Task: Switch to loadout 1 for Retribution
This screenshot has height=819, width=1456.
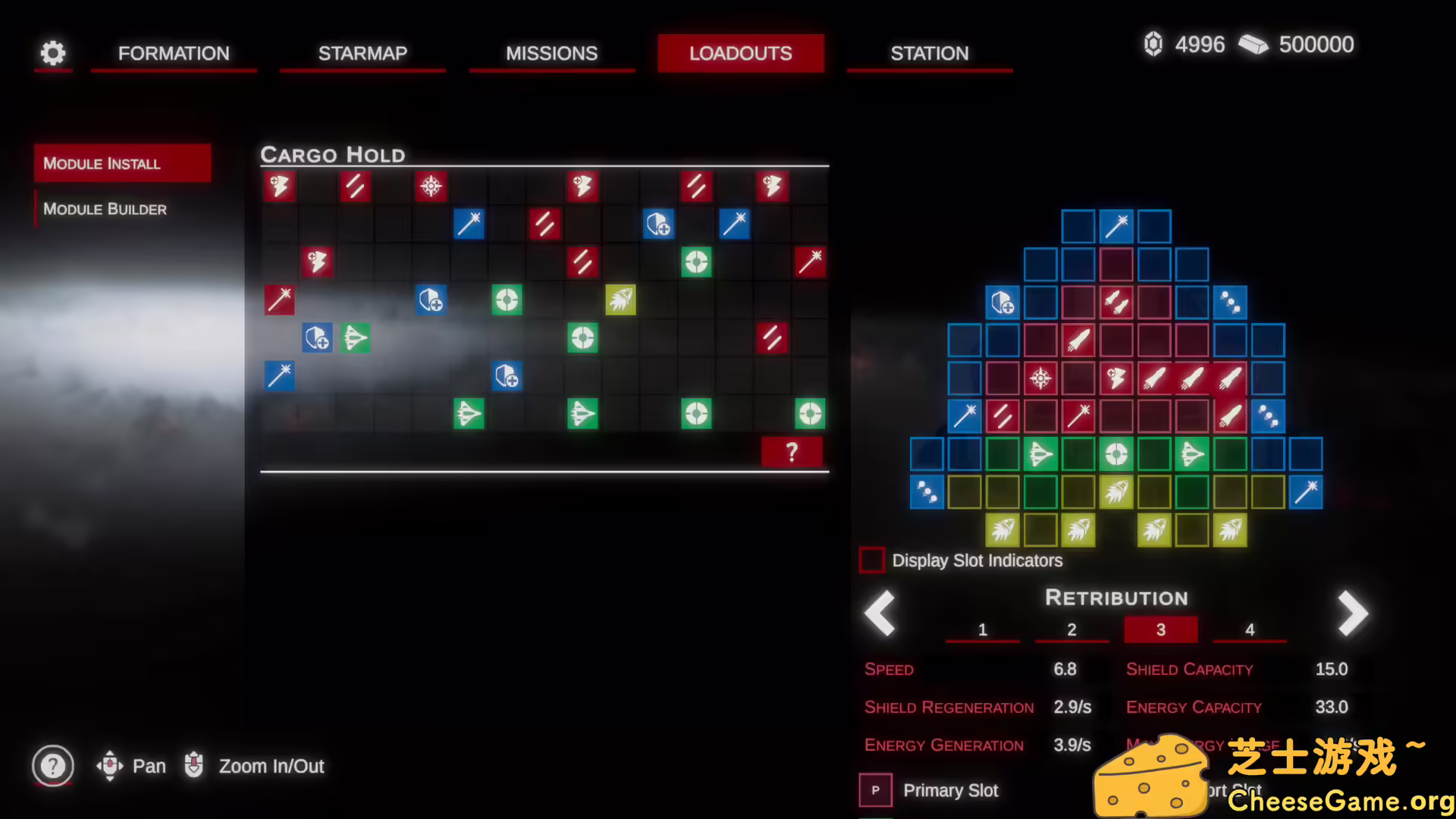Action: [983, 629]
